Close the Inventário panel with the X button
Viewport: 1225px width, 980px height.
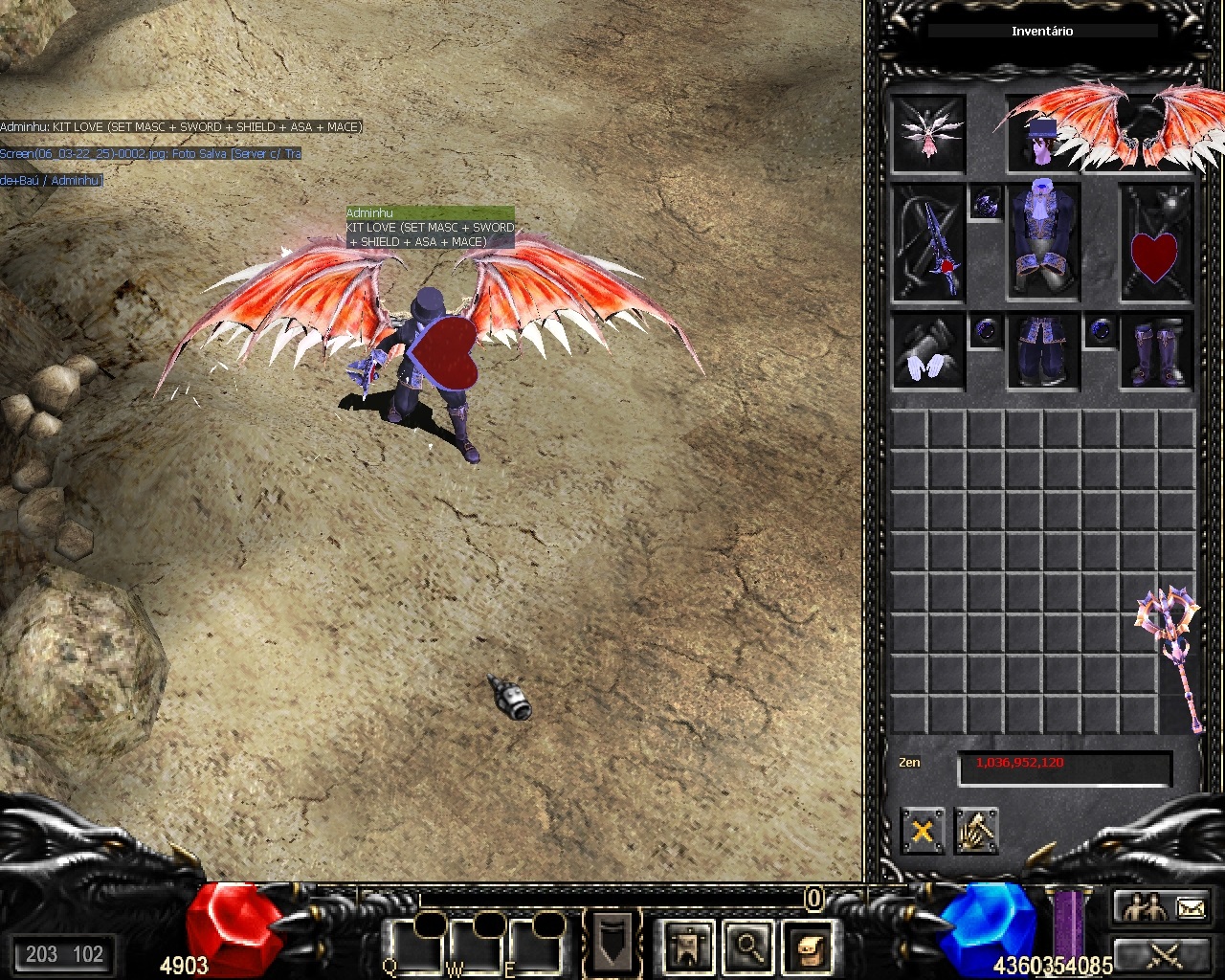pyautogui.click(x=922, y=831)
